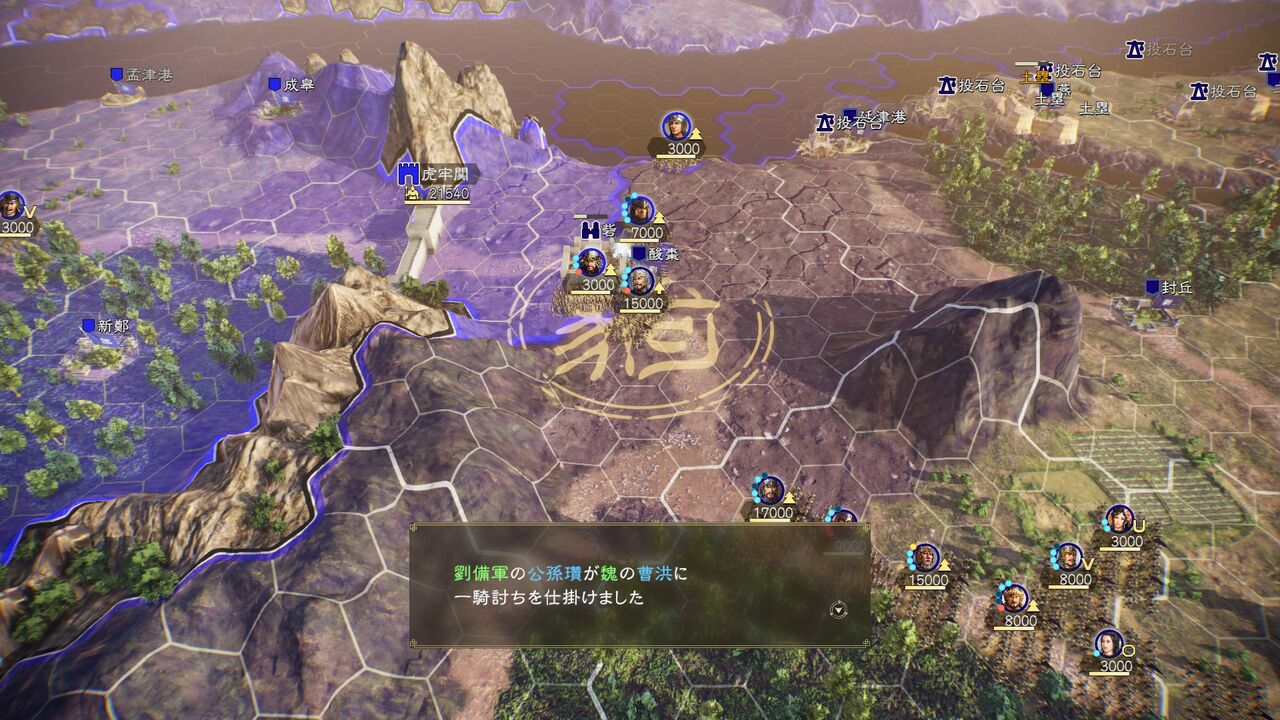The image size is (1280, 720).
Task: Select the Hulao Gate (虎牢関) fortress icon
Action: [x=408, y=173]
